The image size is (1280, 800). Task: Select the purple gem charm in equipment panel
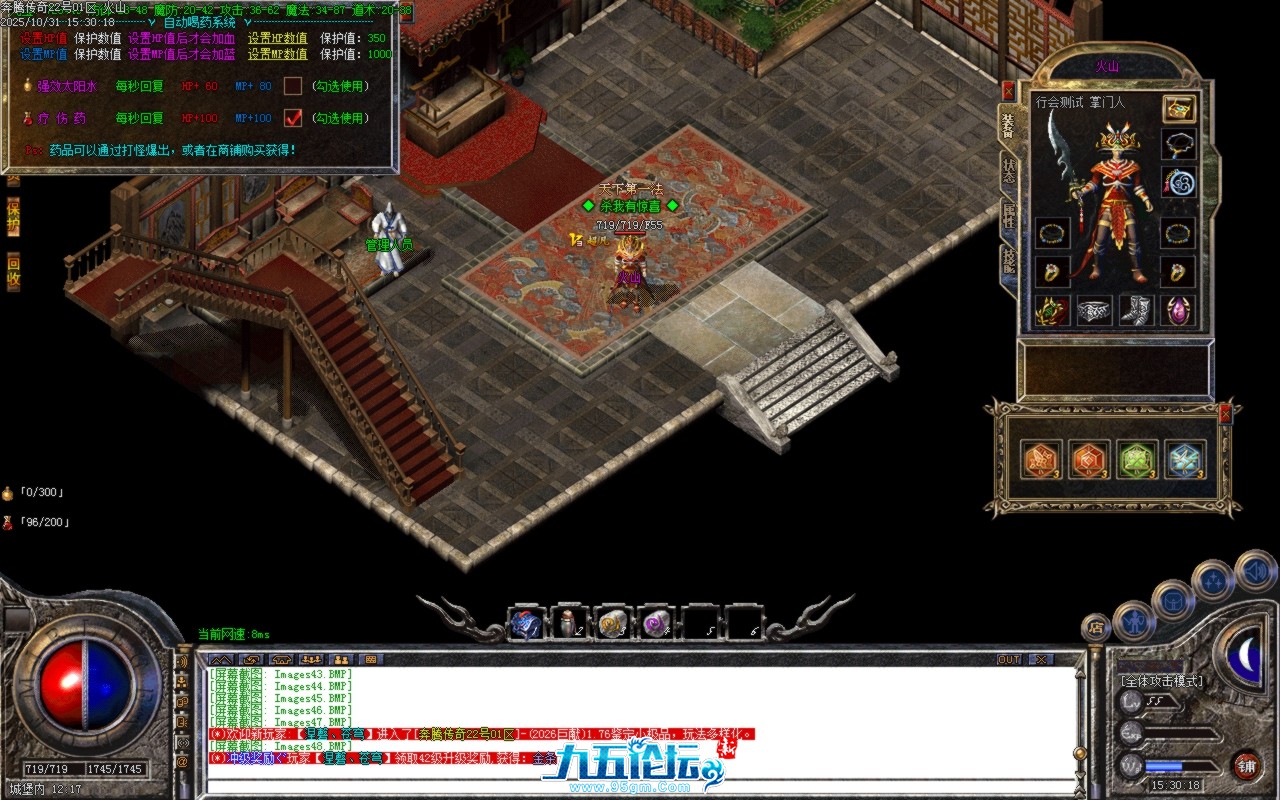pos(1178,310)
